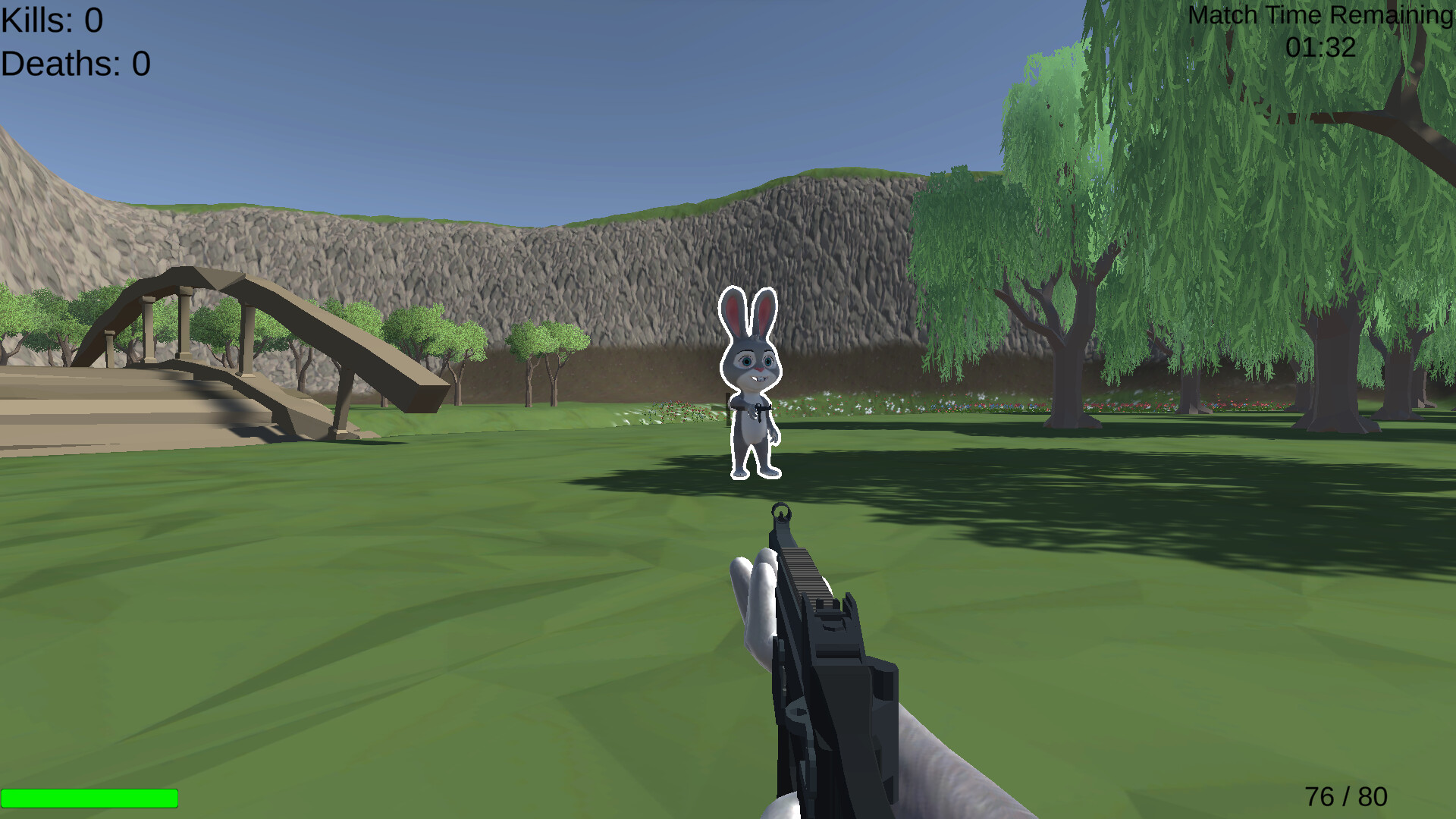The width and height of the screenshot is (1456, 819).
Task: Click the Deaths counter display
Action: tap(72, 64)
